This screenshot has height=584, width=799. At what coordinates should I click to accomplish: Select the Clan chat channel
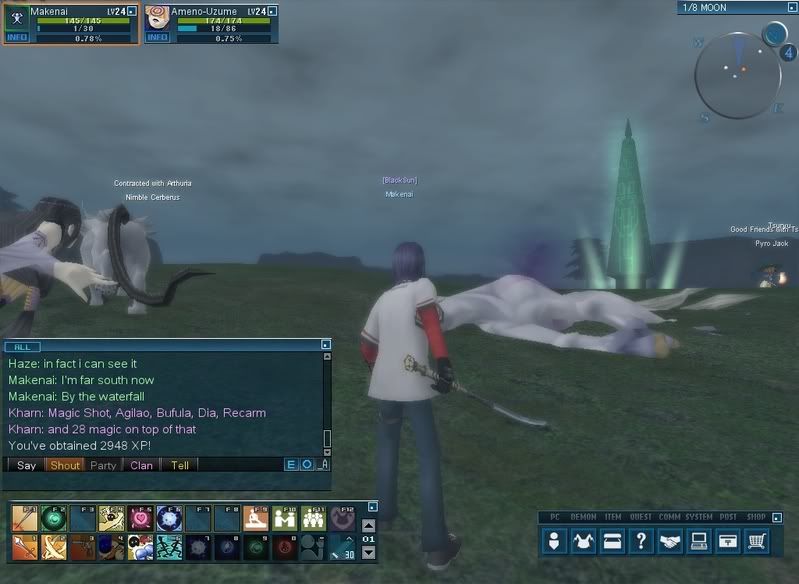[141, 465]
